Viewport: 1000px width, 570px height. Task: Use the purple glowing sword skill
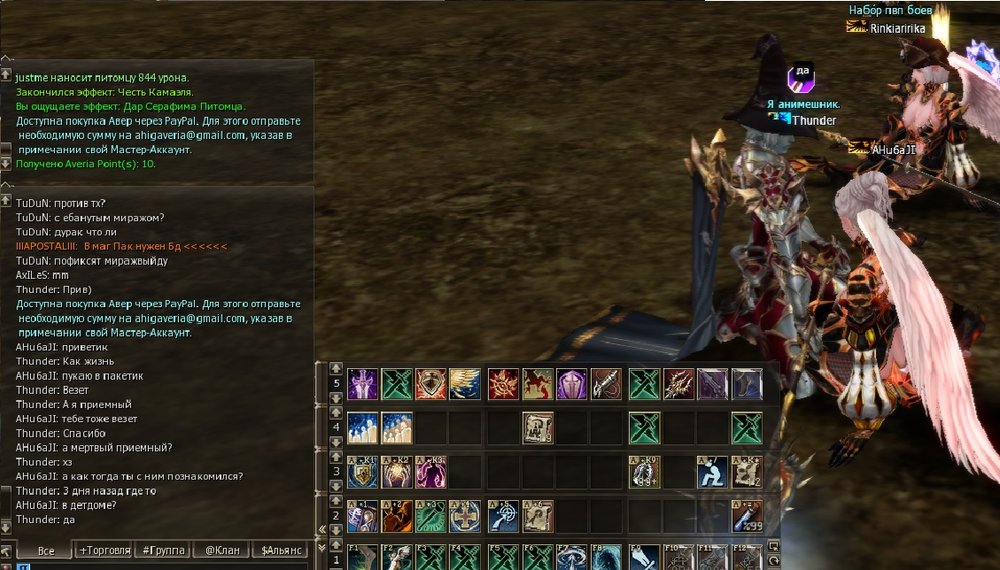pos(362,384)
